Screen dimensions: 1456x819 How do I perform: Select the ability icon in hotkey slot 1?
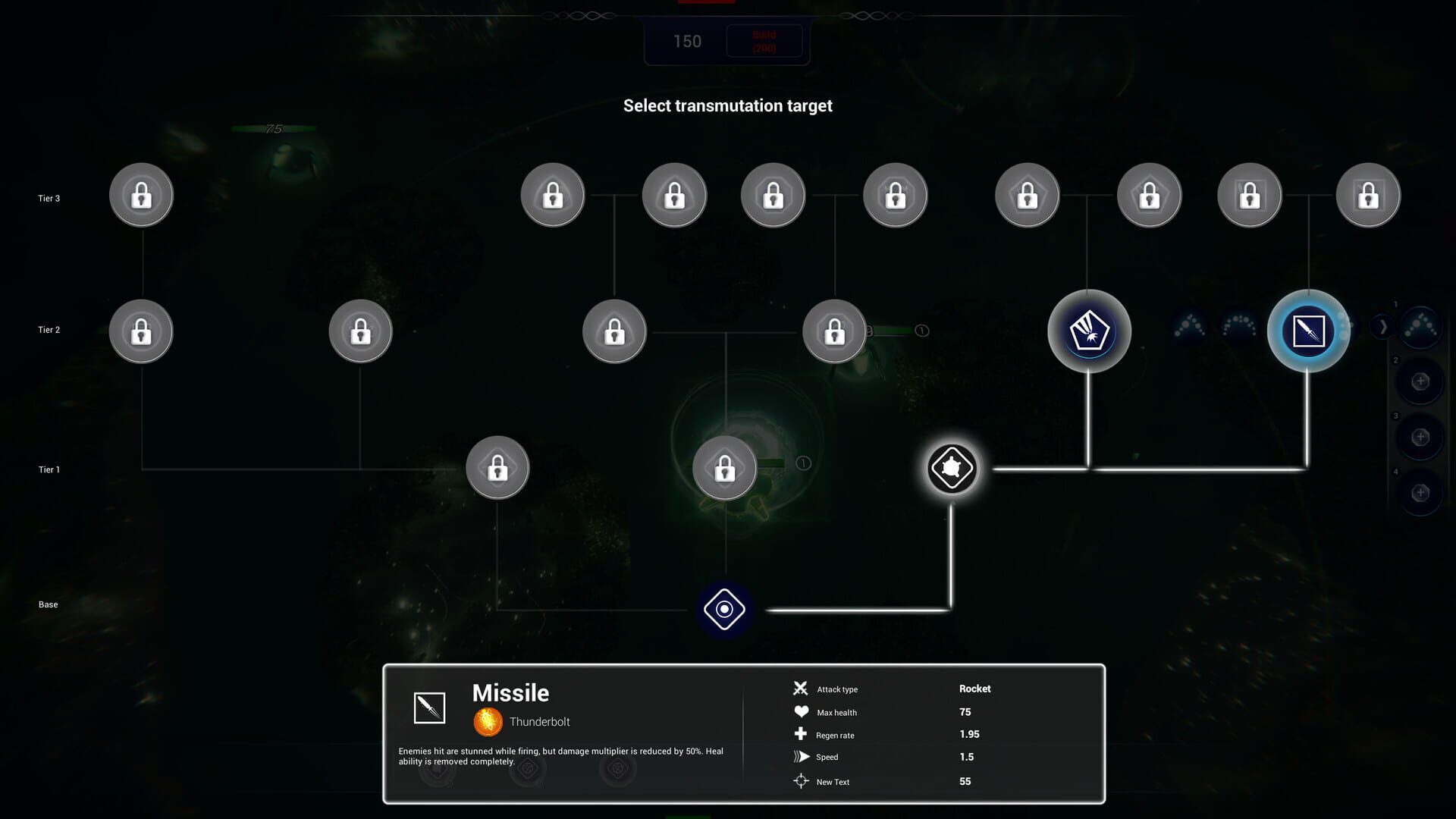click(1420, 328)
